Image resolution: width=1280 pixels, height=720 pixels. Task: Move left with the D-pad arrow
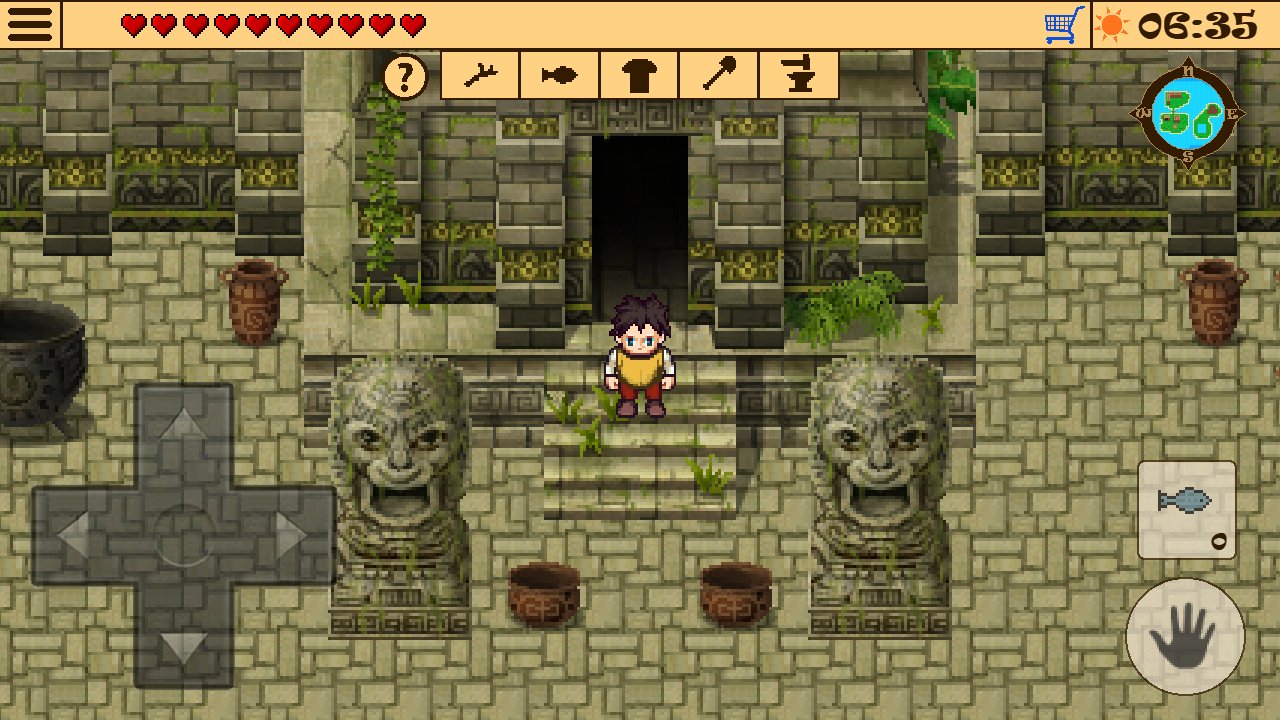point(73,537)
